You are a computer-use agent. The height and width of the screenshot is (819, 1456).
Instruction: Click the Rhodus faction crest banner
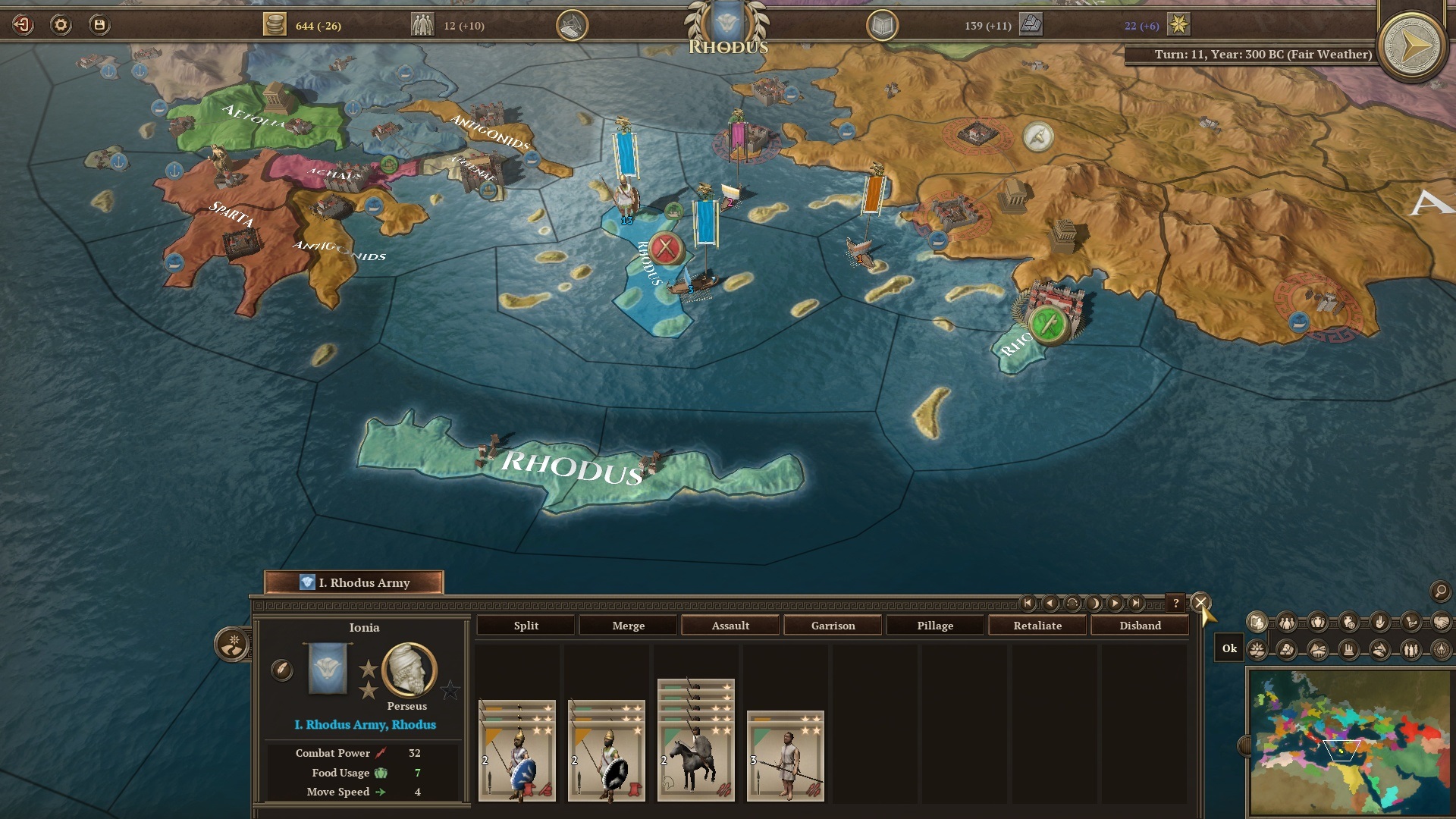726,23
